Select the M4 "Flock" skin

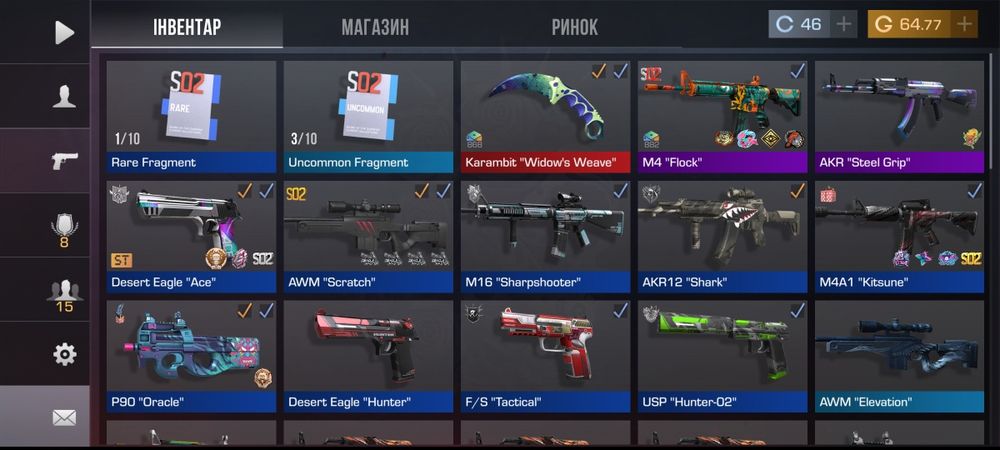coord(722,116)
